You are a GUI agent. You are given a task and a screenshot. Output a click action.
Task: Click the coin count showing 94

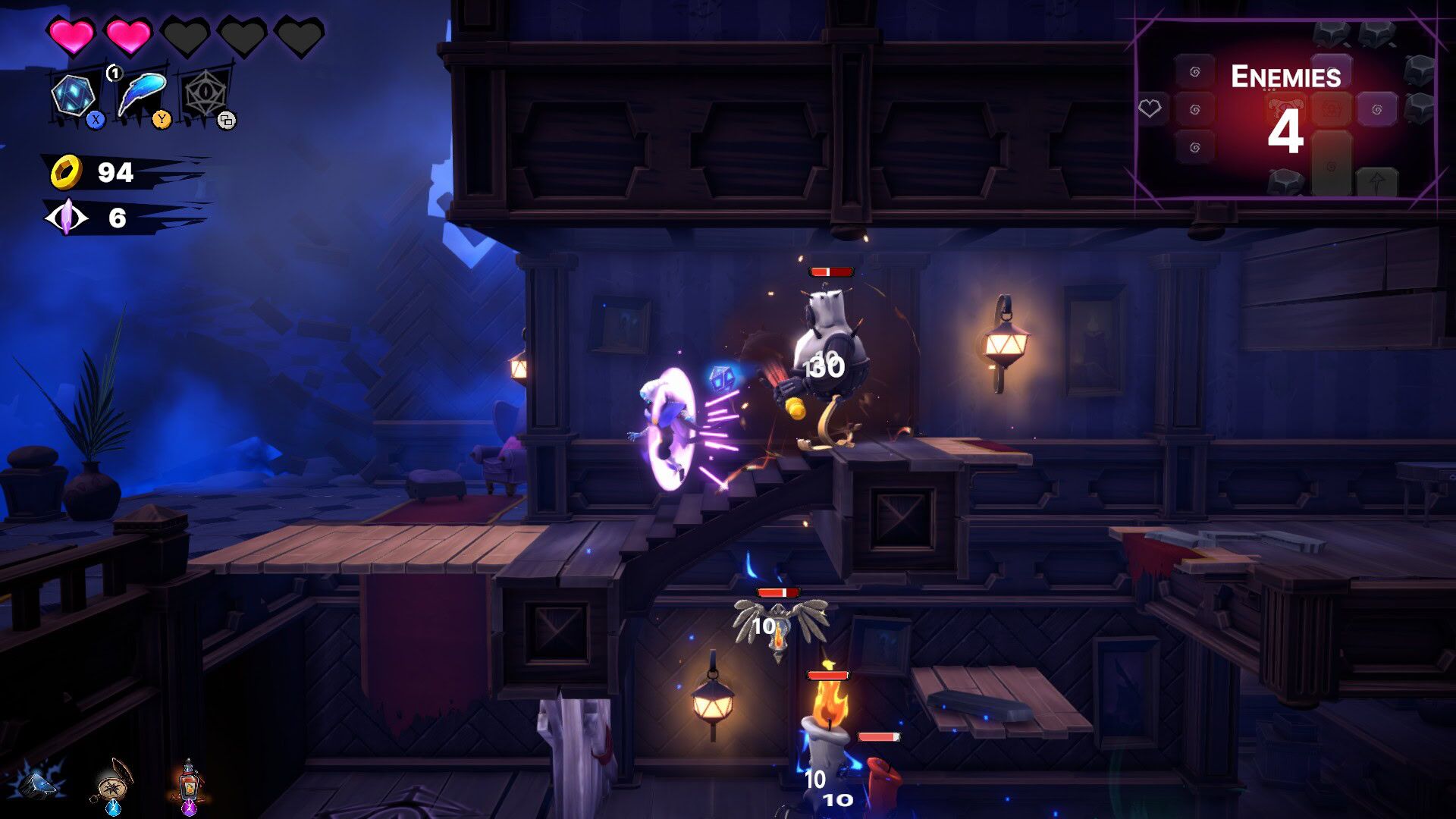(x=115, y=170)
